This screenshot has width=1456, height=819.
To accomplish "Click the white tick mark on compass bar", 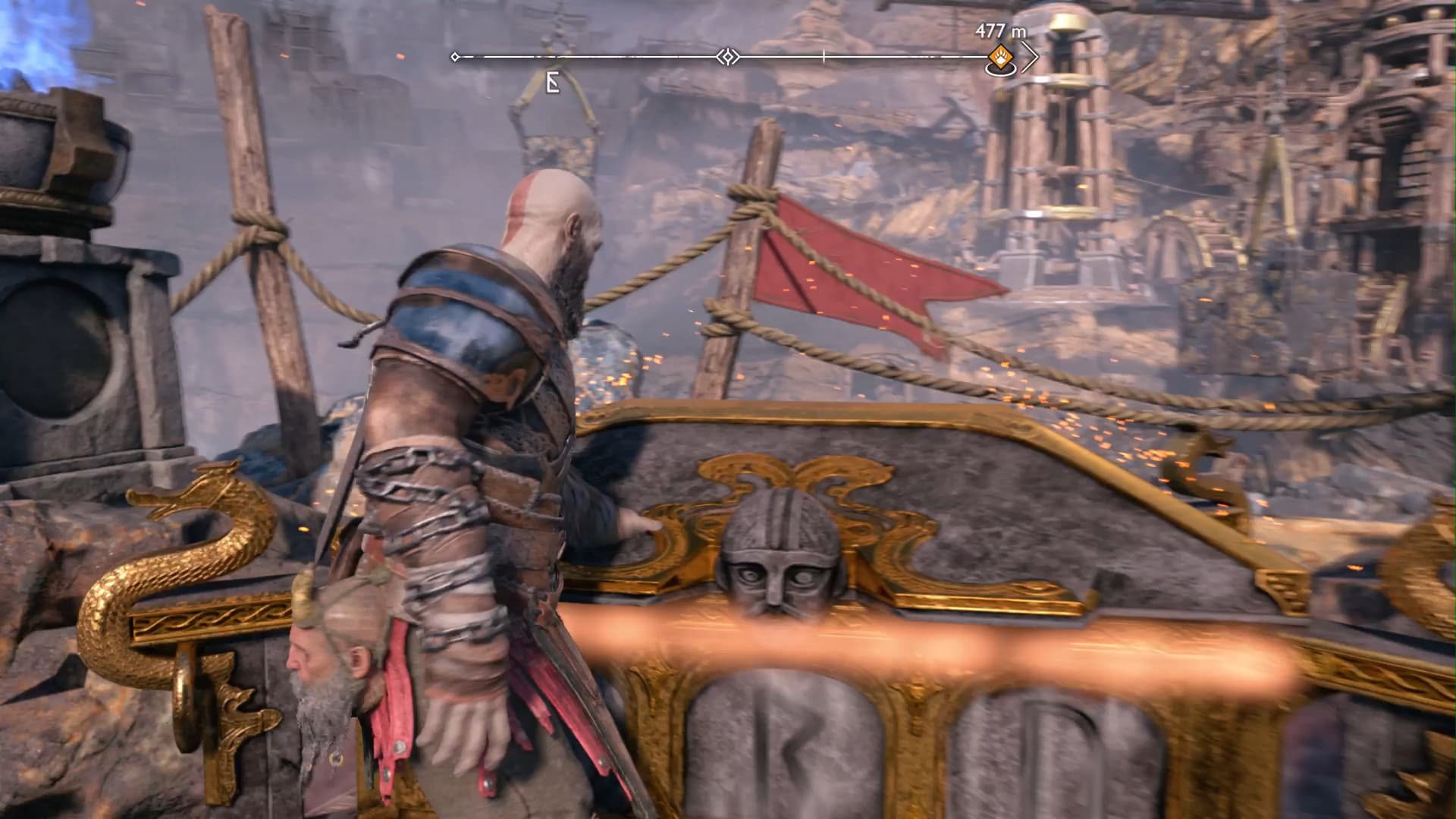I will point(823,55).
